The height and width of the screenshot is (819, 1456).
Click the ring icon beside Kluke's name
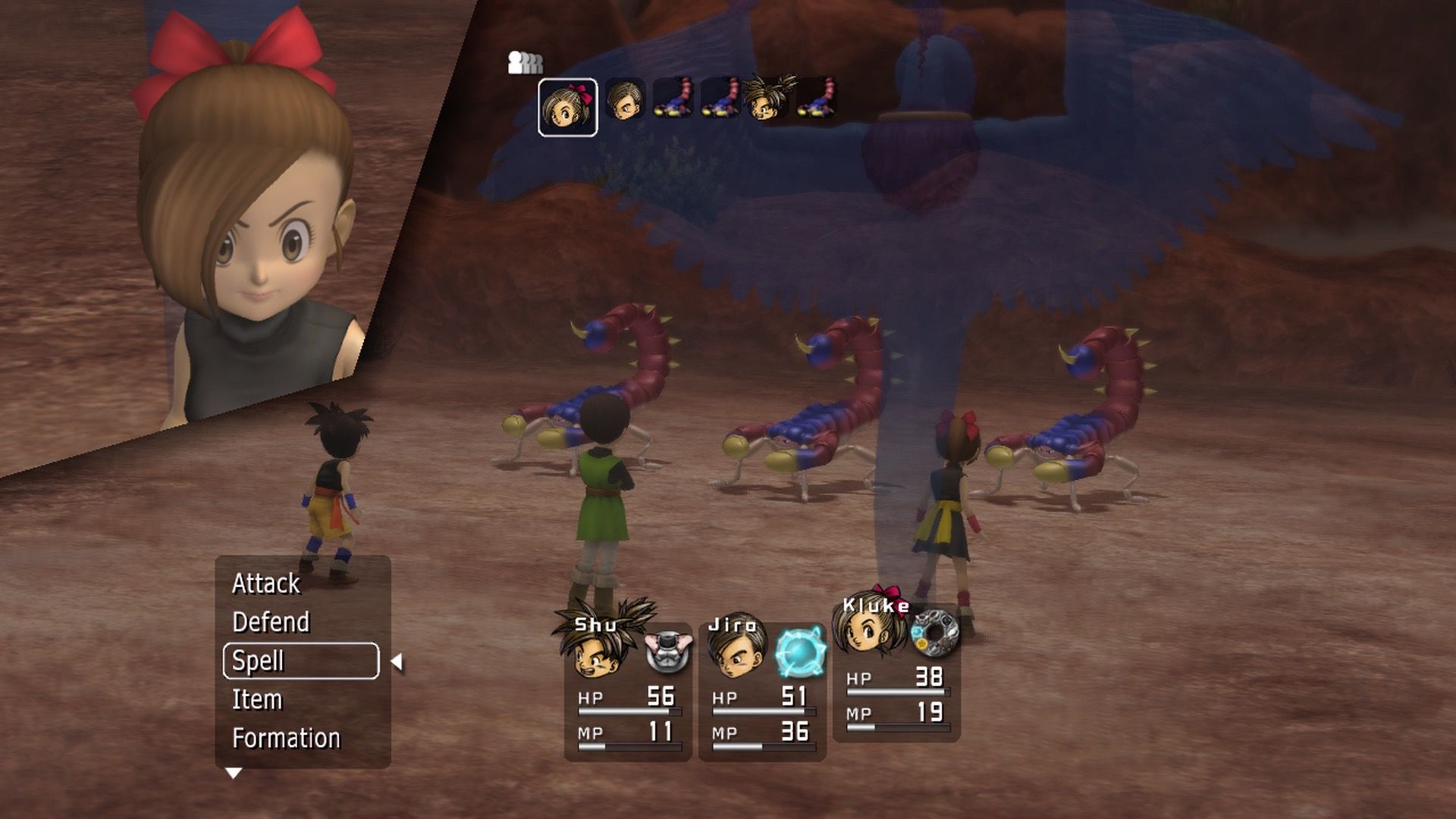[934, 632]
